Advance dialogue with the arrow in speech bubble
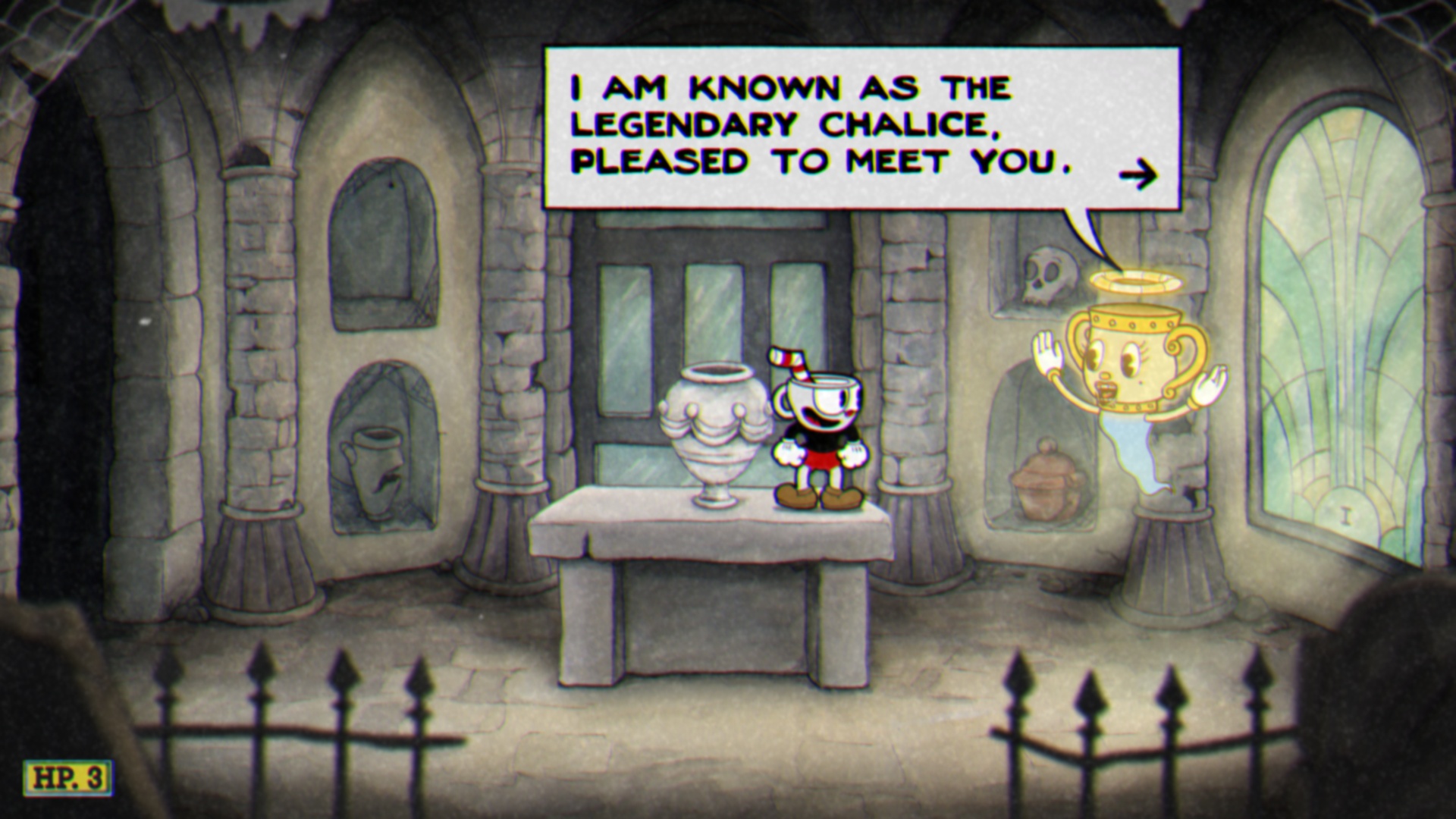This screenshot has height=819, width=1456. 1138,176
